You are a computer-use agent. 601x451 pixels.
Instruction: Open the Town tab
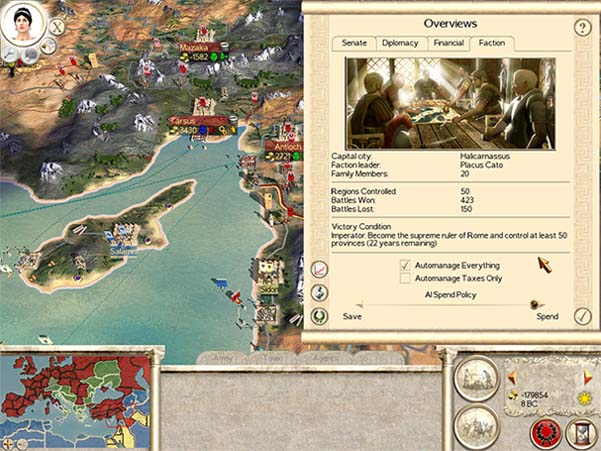pyautogui.click(x=273, y=357)
